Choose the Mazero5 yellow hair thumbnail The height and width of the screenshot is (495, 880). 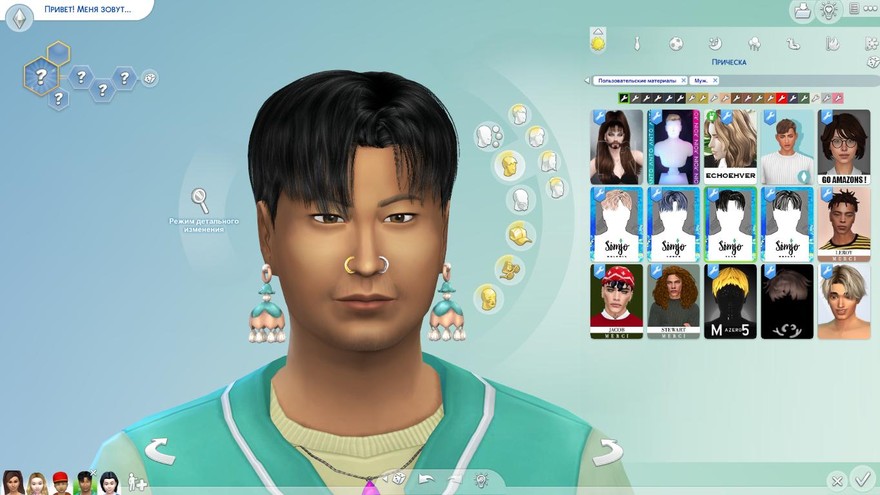click(730, 301)
